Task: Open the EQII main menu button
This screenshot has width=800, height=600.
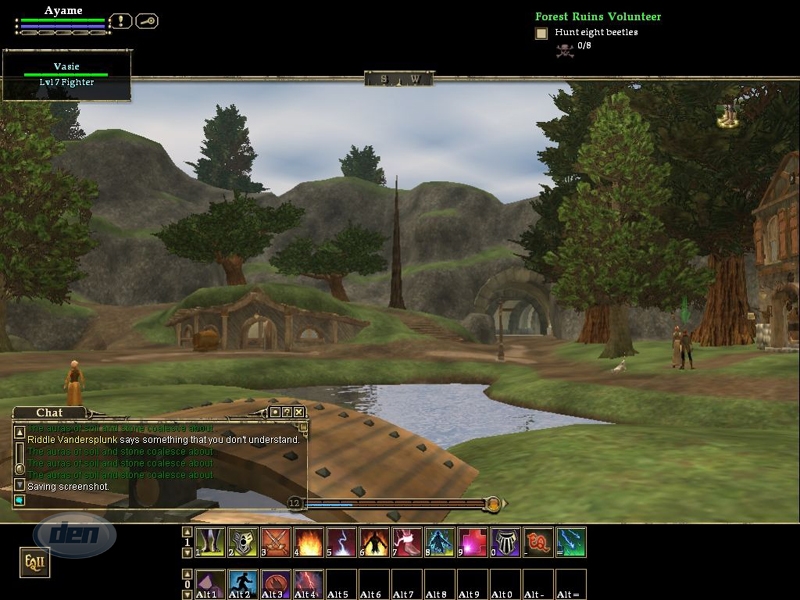Action: pos(34,564)
